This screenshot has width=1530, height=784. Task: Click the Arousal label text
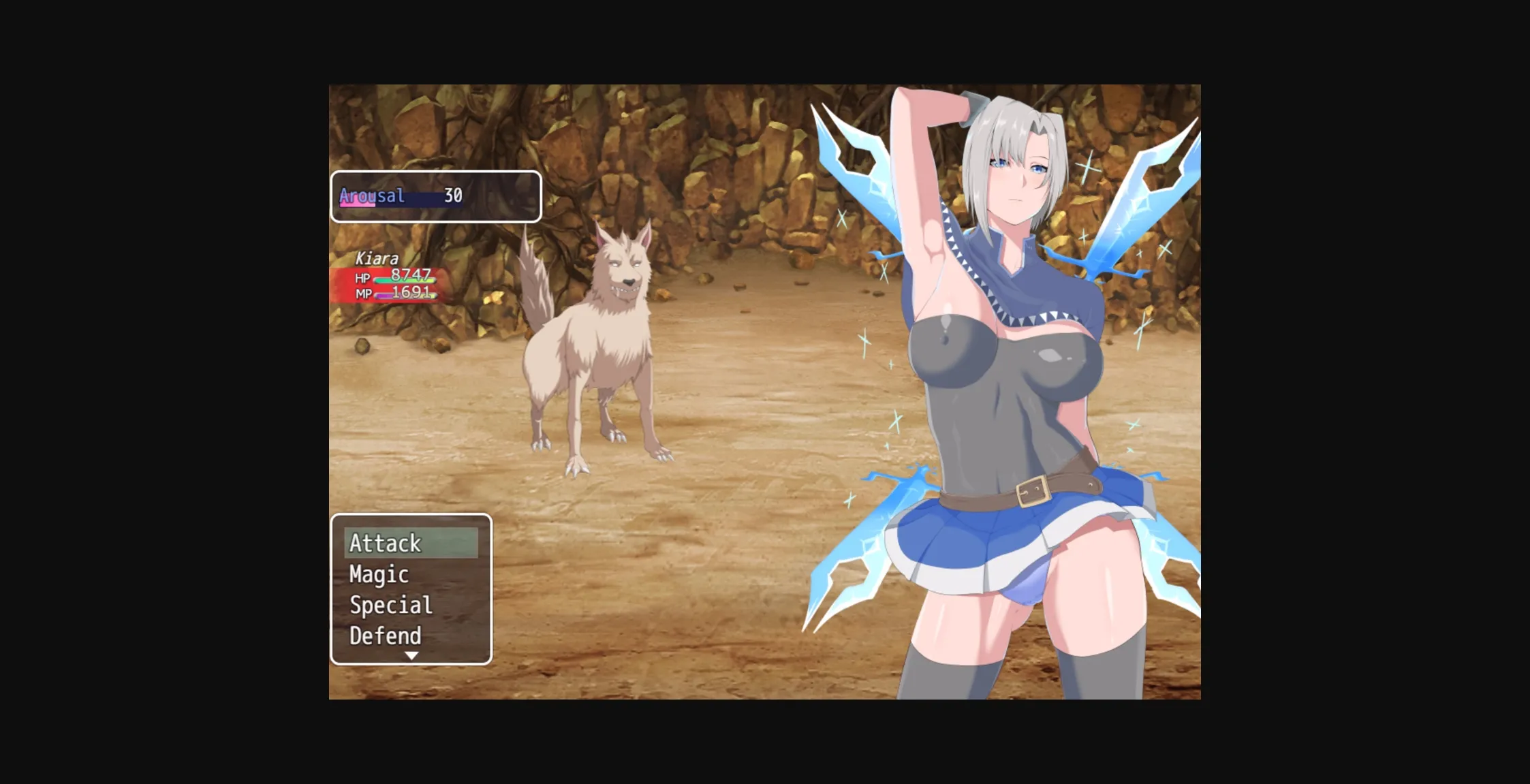[x=373, y=195]
